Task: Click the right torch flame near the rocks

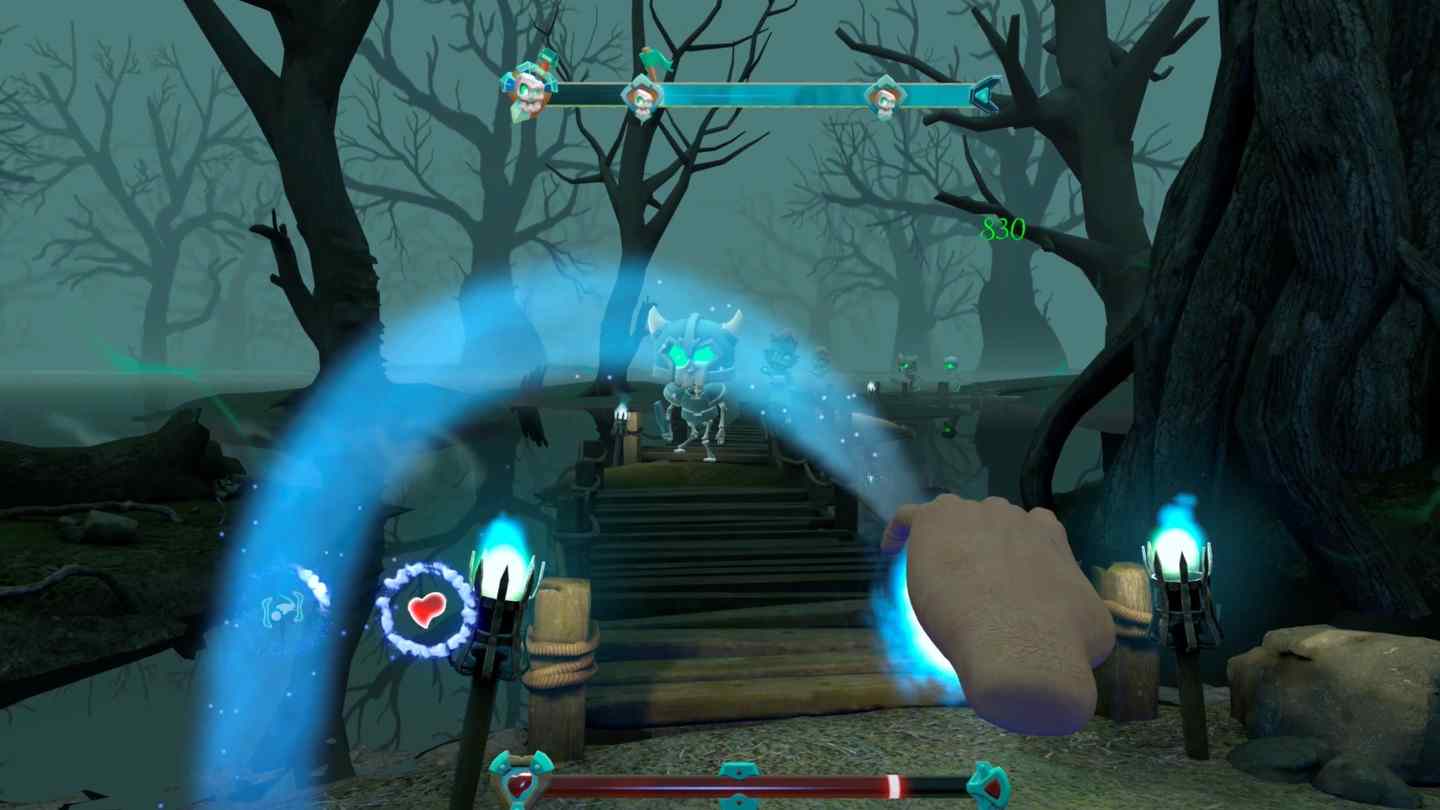Action: [x=1180, y=550]
